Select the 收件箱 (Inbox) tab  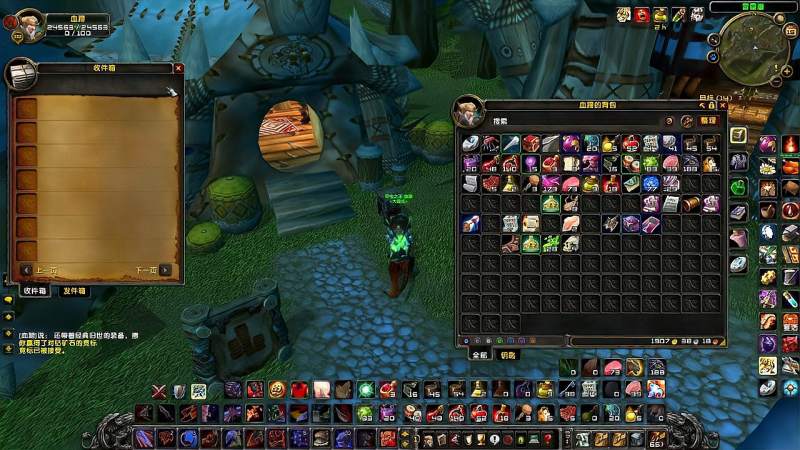coord(35,291)
